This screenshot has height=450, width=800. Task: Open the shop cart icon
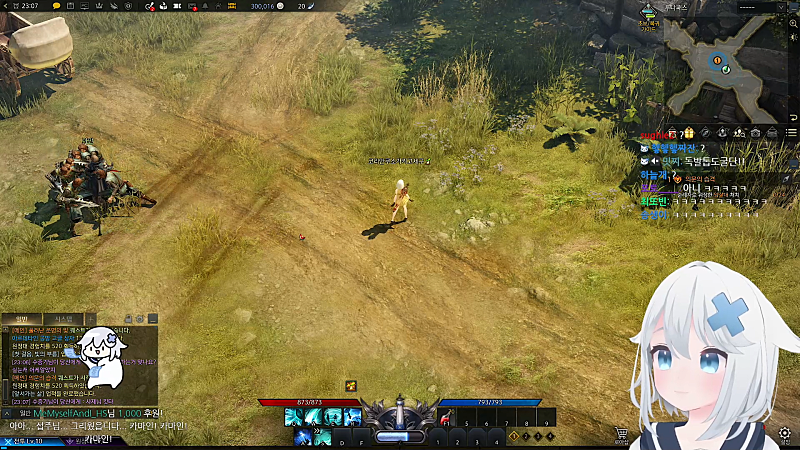622,433
